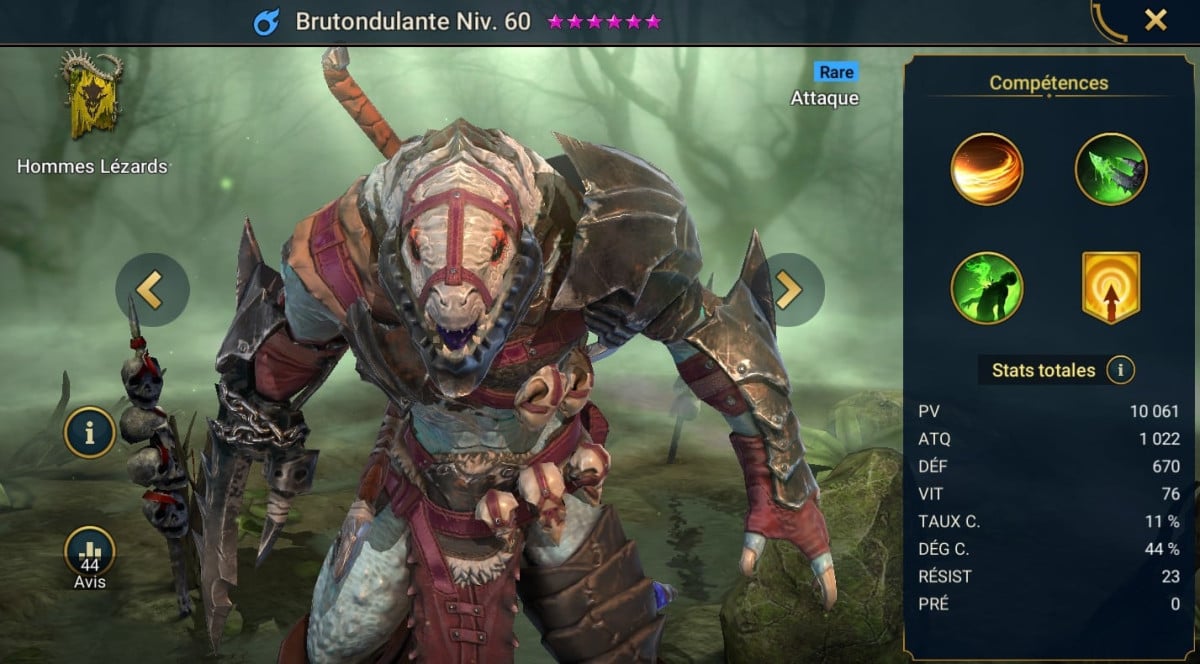Select the green claw strike skill
Screen dimensions: 1200x664
1111,169
